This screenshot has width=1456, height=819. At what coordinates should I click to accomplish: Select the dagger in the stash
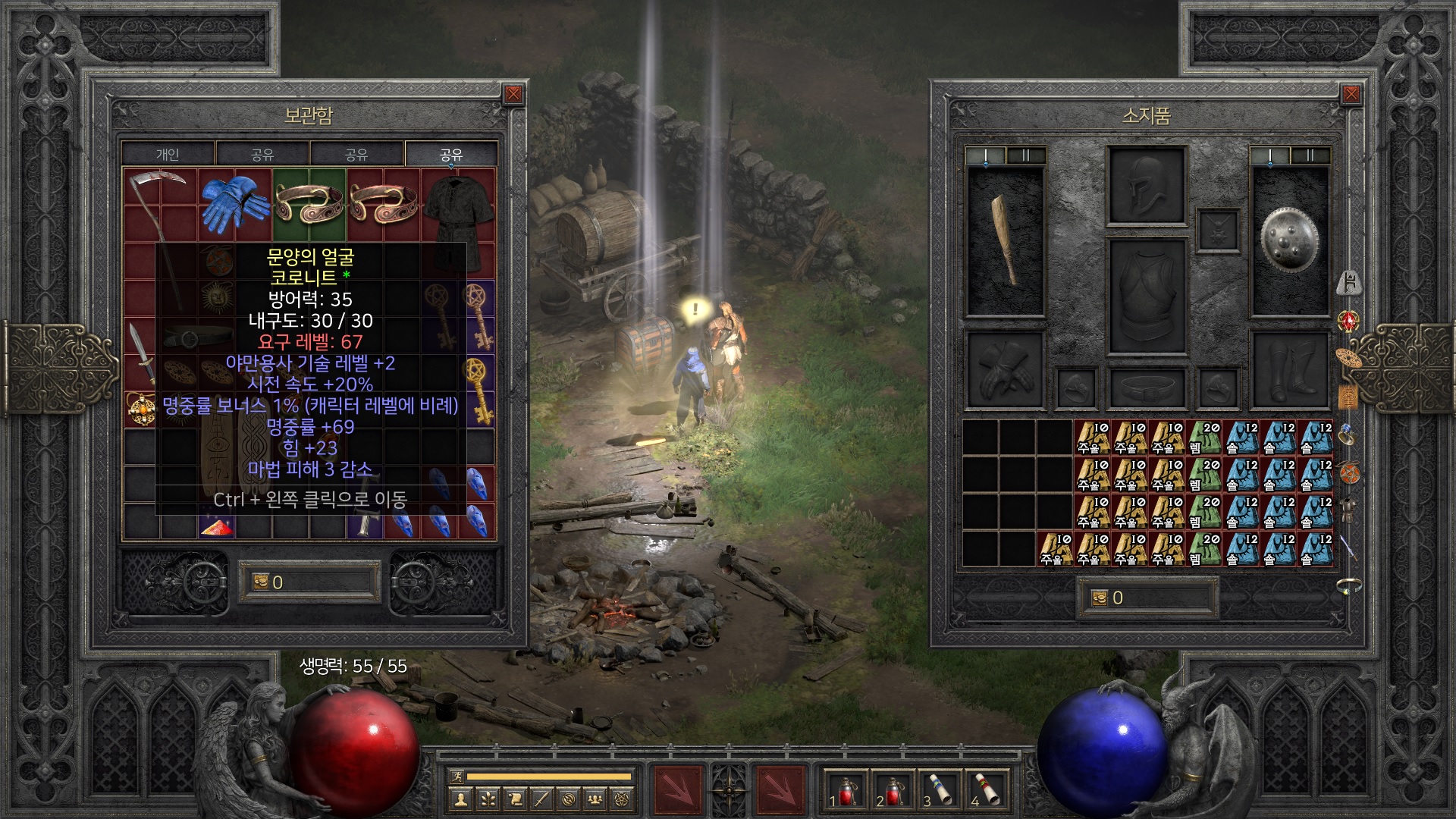tap(140, 353)
